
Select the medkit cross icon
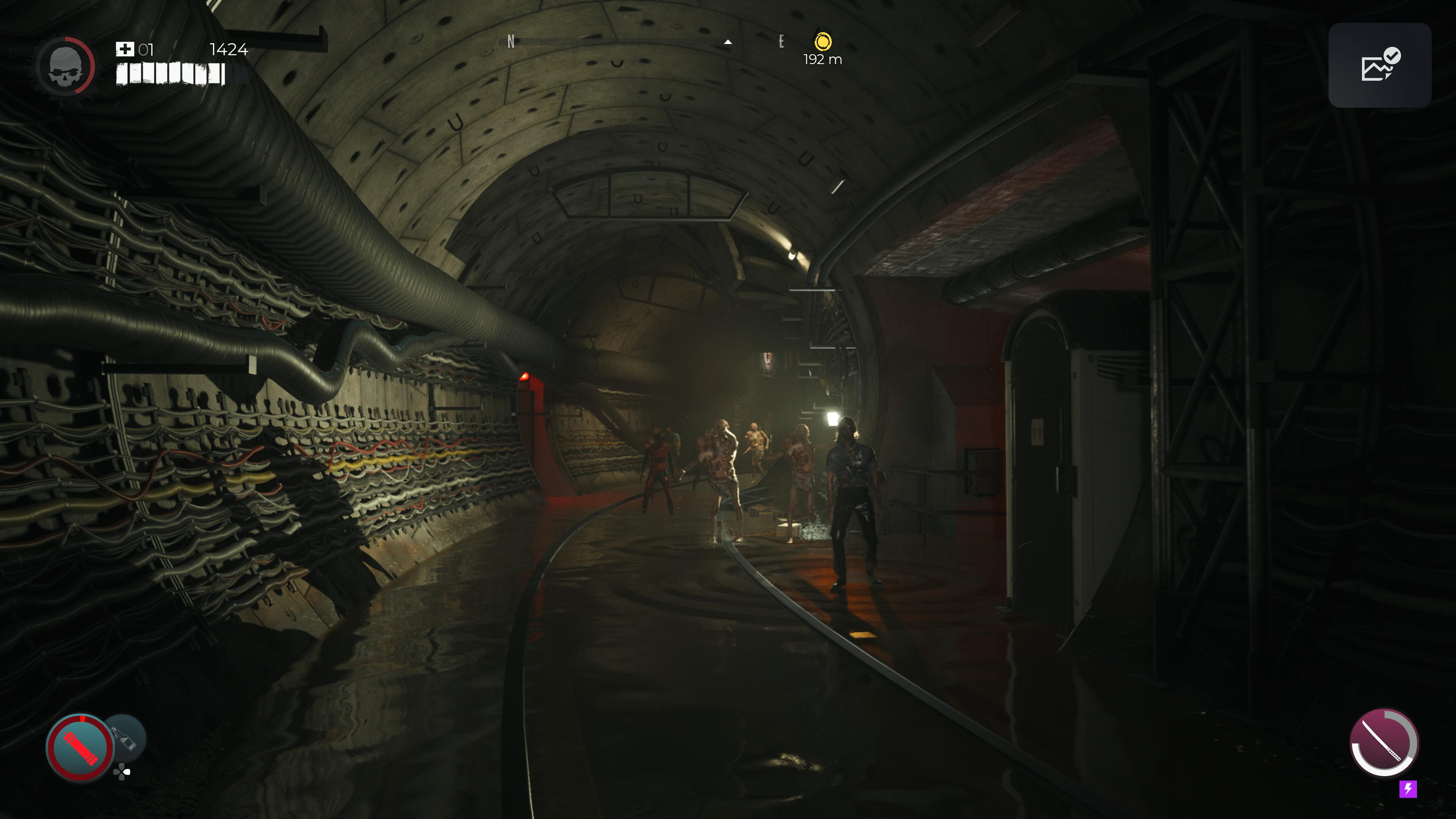124,50
